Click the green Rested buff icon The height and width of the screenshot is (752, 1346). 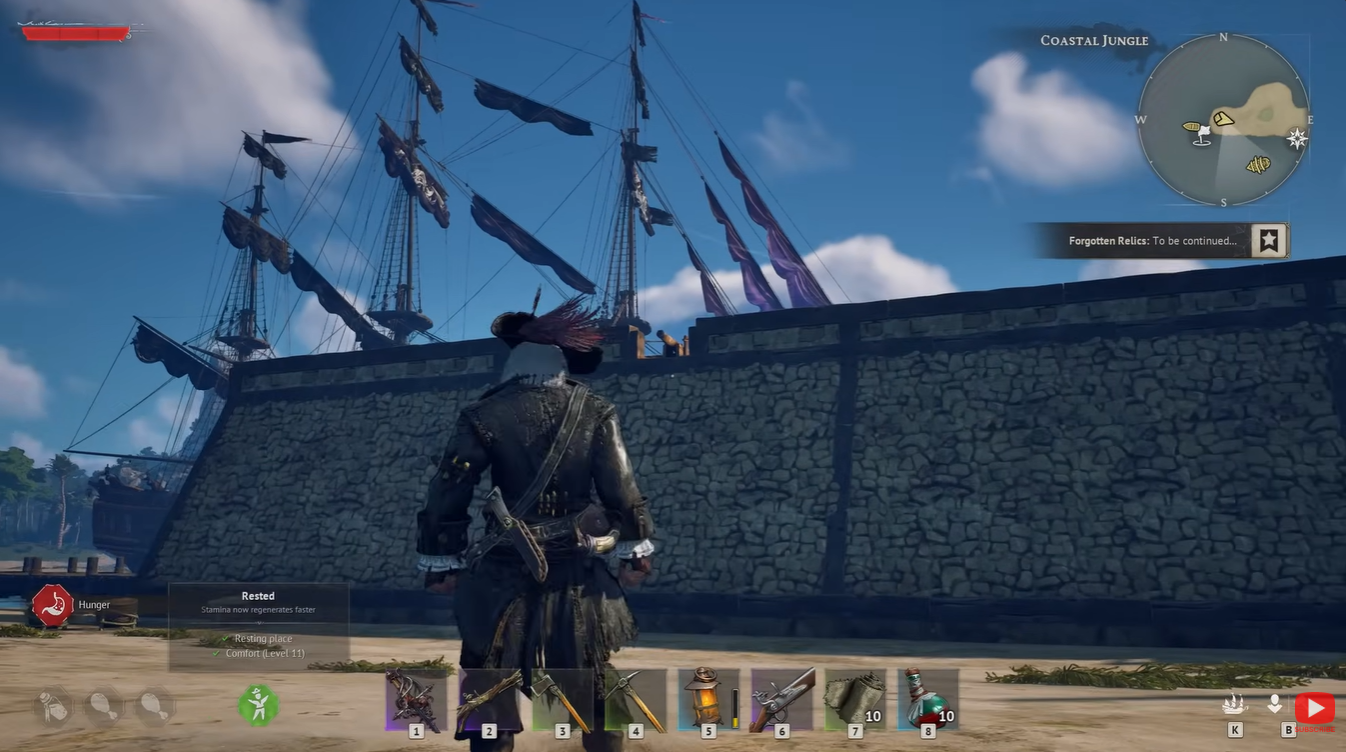point(258,705)
